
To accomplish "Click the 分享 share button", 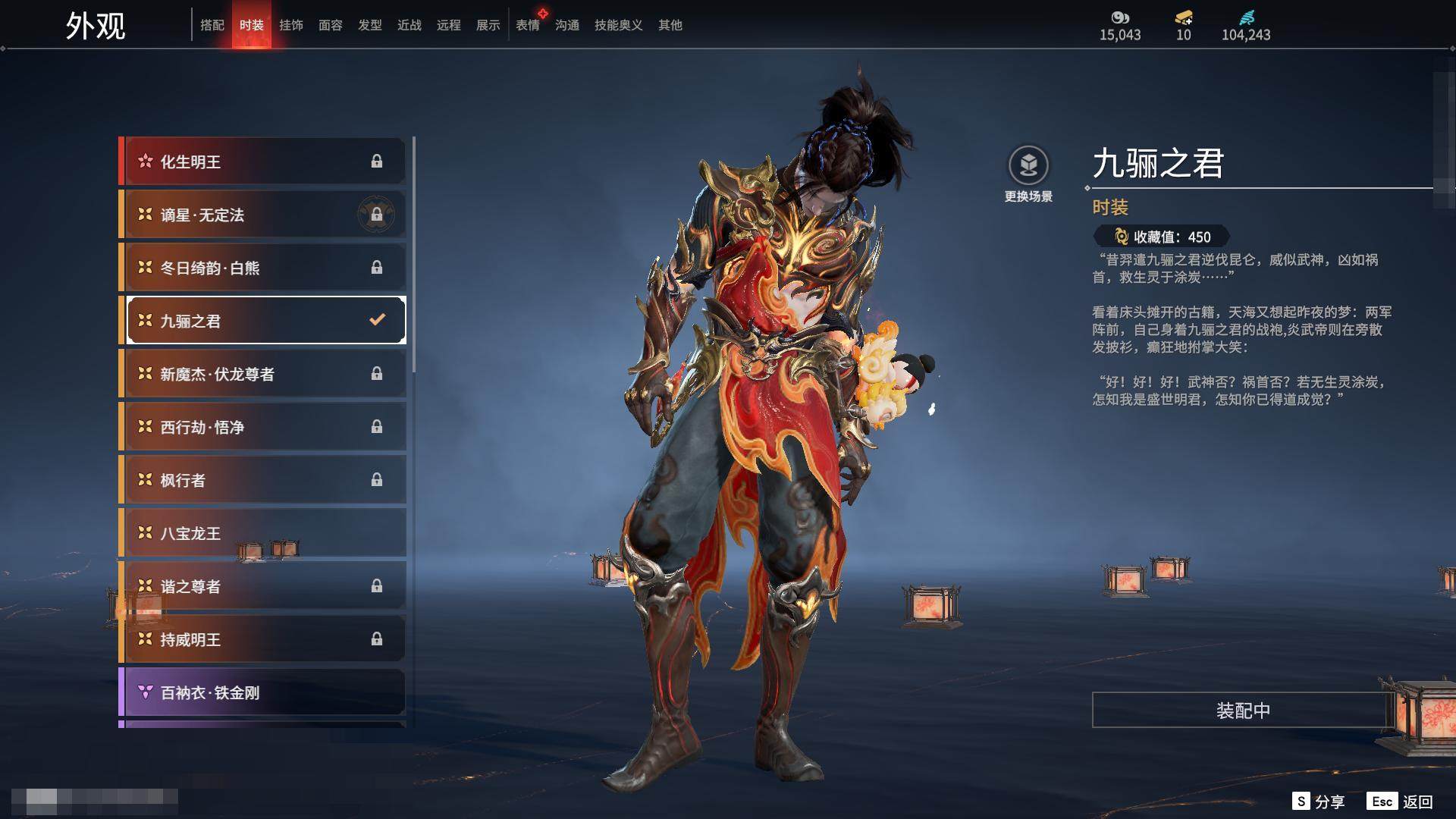I will pyautogui.click(x=1319, y=802).
